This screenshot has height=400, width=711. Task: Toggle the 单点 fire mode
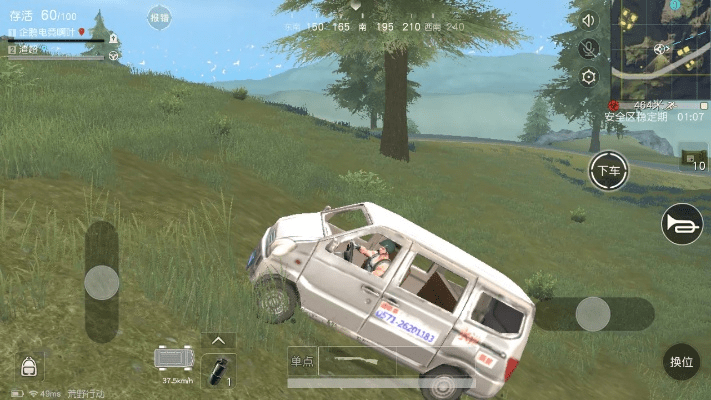(301, 361)
